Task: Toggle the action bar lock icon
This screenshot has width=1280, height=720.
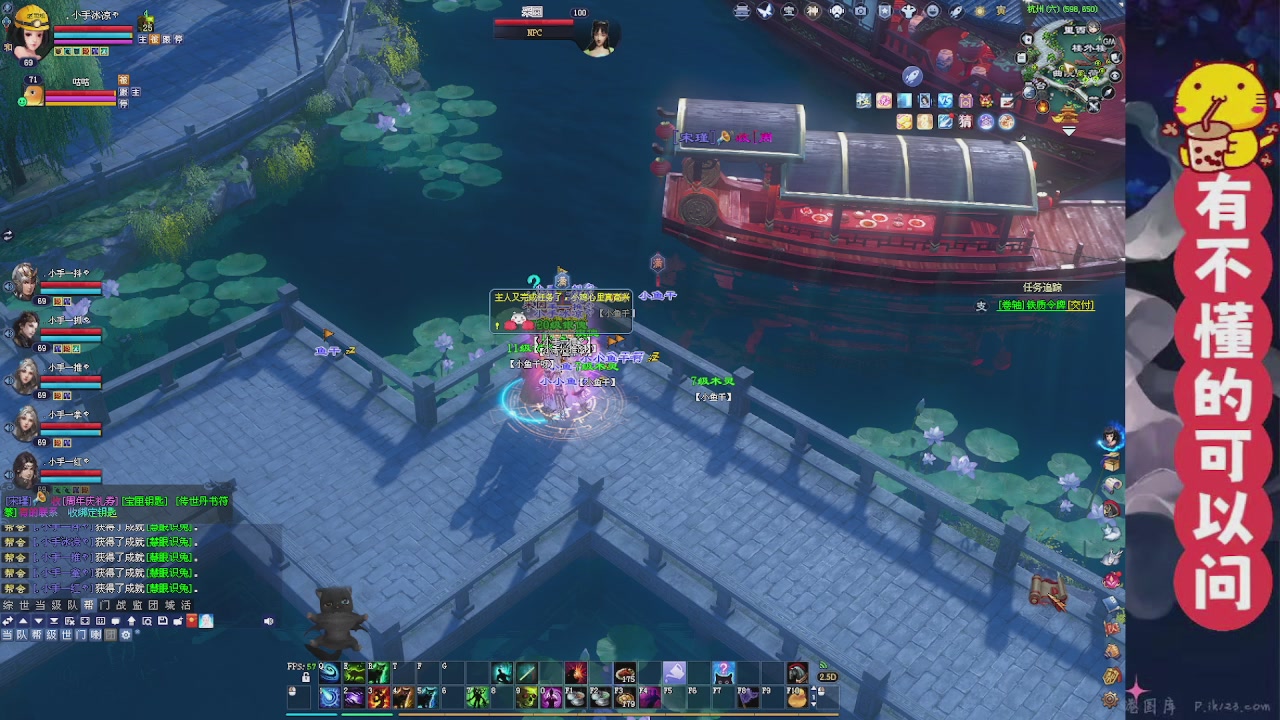Action: [306, 677]
